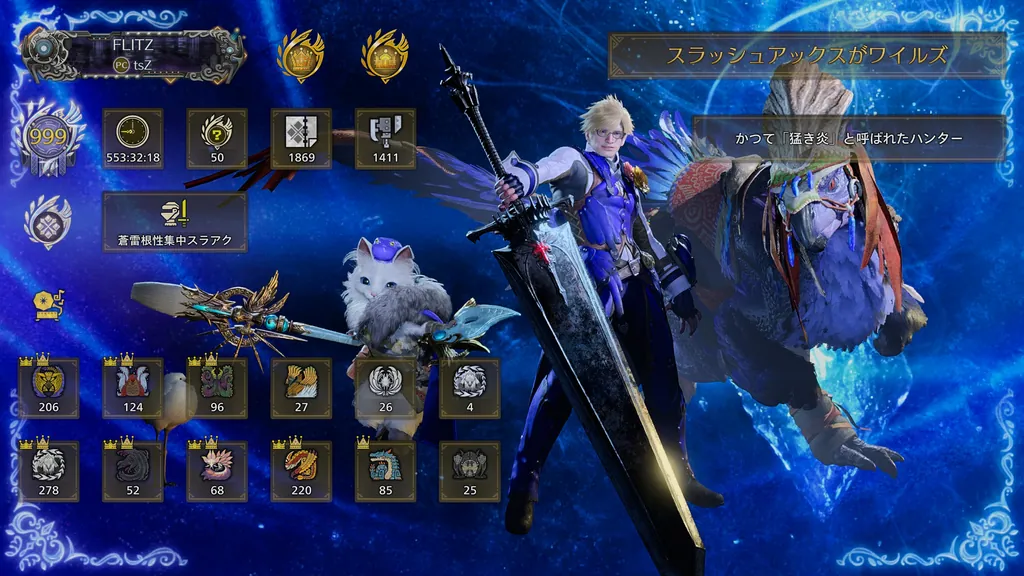Click the orange wyvern tile showing 220
The height and width of the screenshot is (576, 1024).
pyautogui.click(x=301, y=471)
